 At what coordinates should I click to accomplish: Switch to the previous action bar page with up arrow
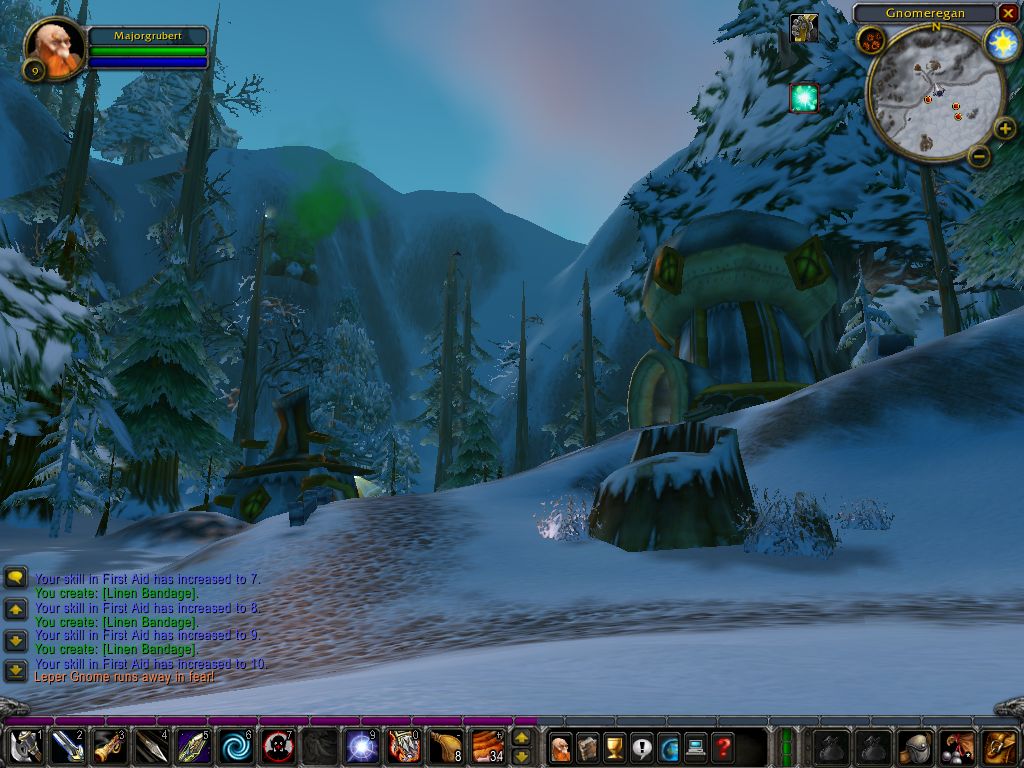(x=521, y=738)
